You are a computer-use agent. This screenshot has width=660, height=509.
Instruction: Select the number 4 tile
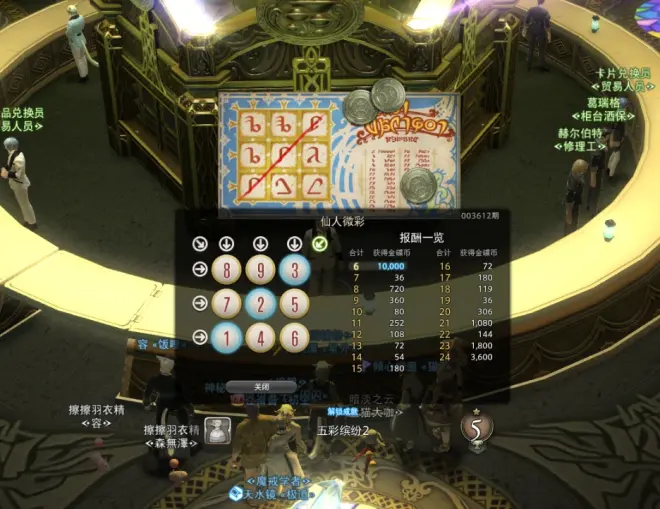coord(260,337)
